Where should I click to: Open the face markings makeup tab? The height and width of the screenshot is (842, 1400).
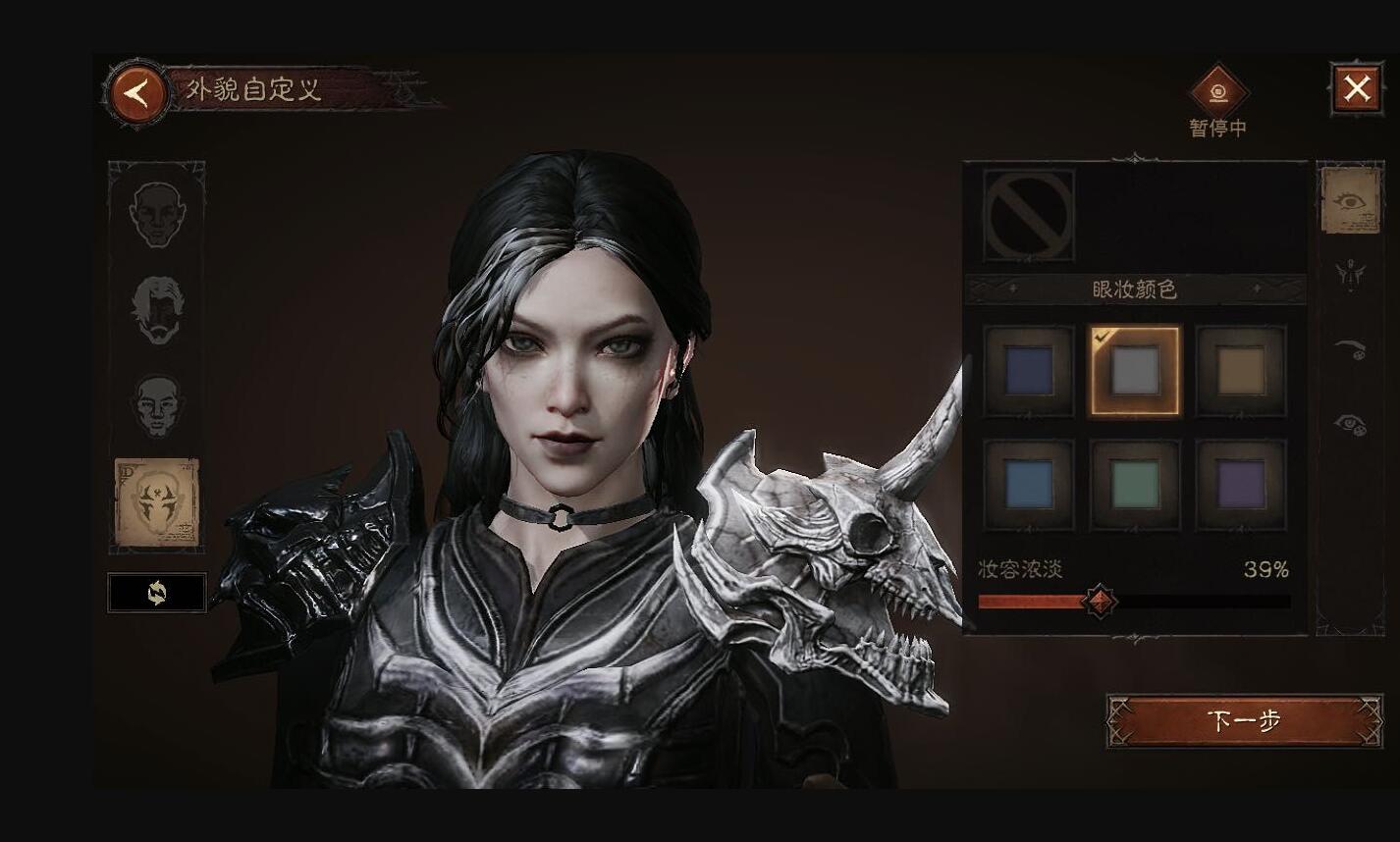157,501
